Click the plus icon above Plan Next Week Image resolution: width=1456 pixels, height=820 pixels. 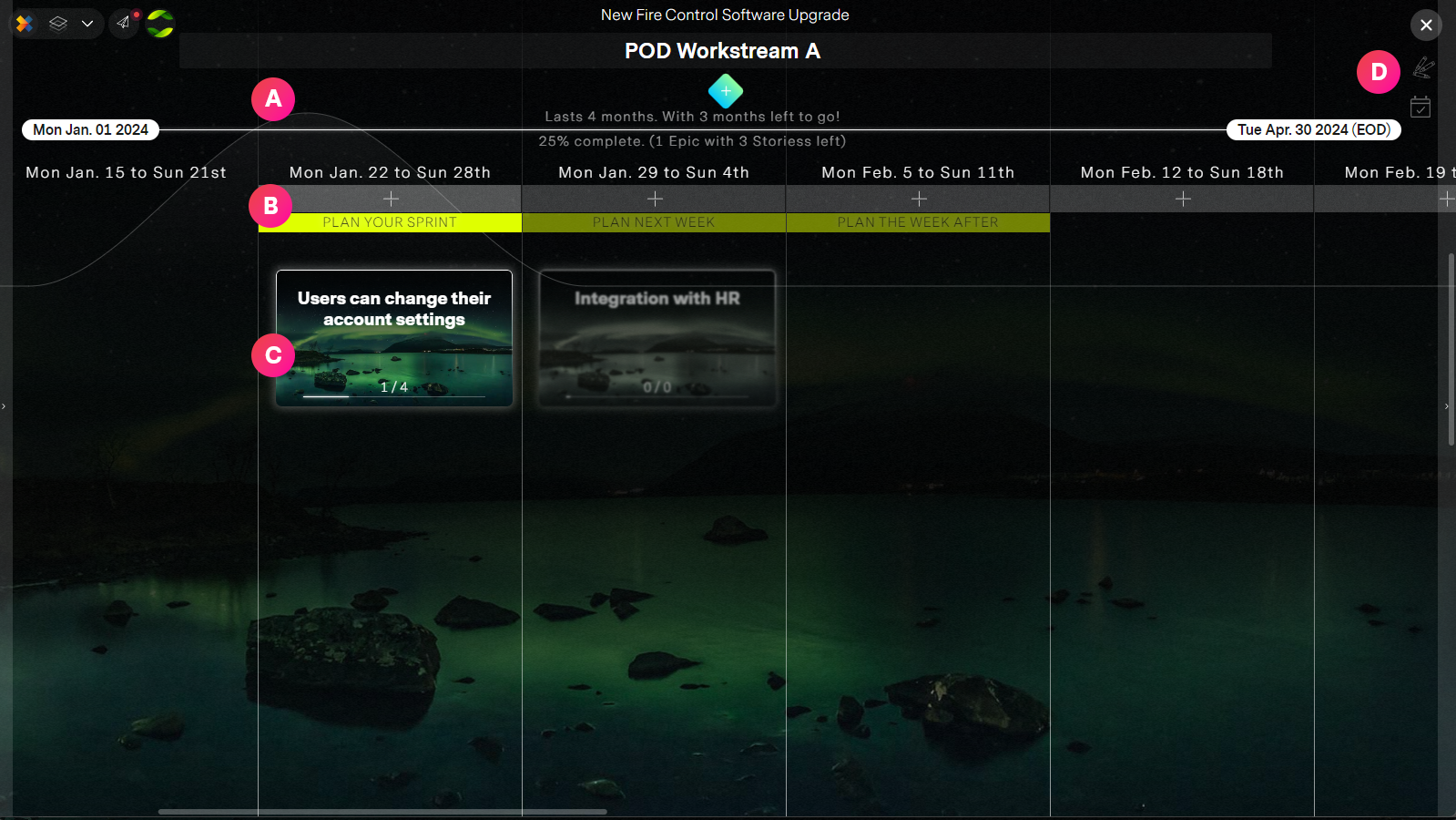tap(654, 198)
